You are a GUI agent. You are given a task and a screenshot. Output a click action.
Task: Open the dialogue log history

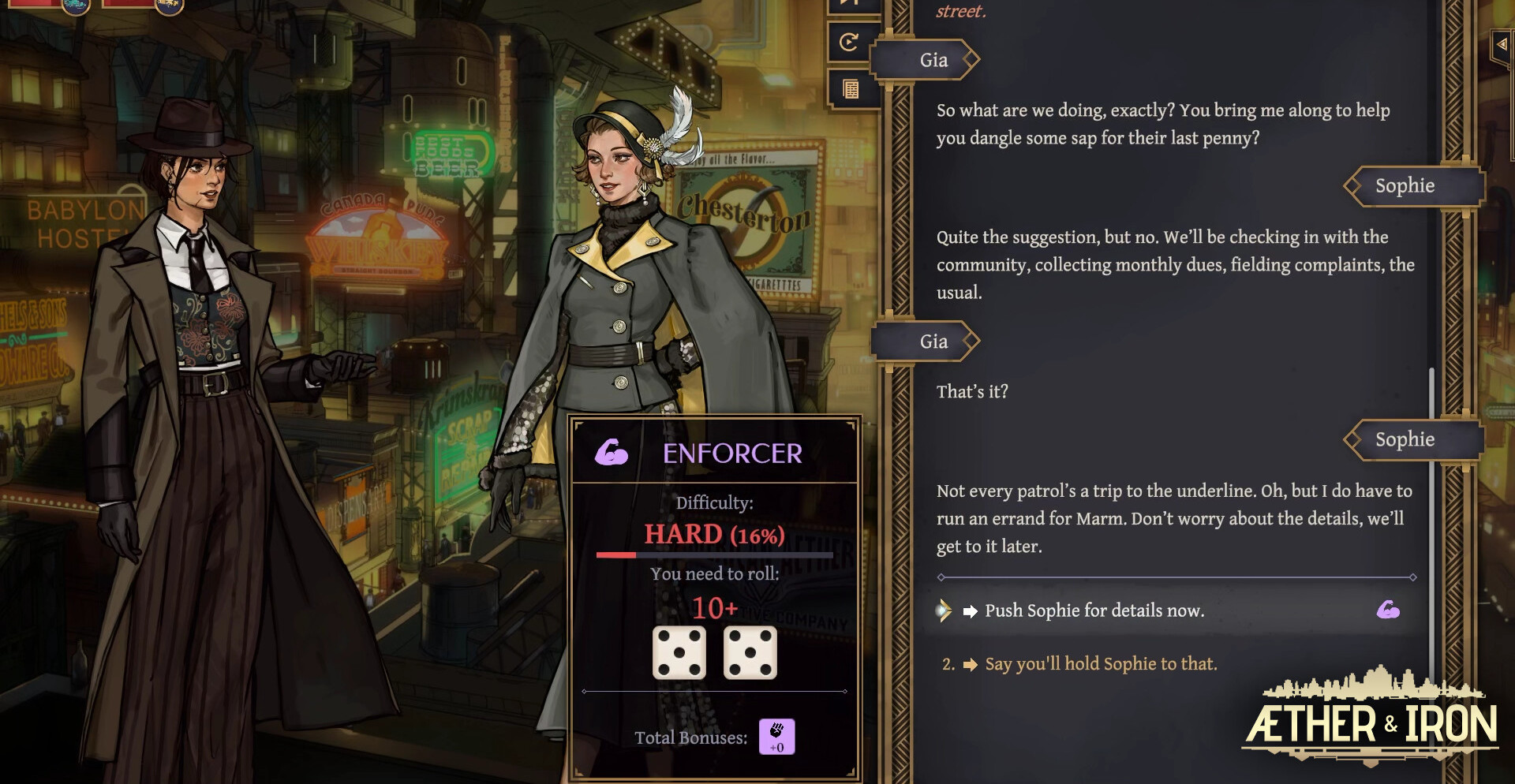coord(851,89)
